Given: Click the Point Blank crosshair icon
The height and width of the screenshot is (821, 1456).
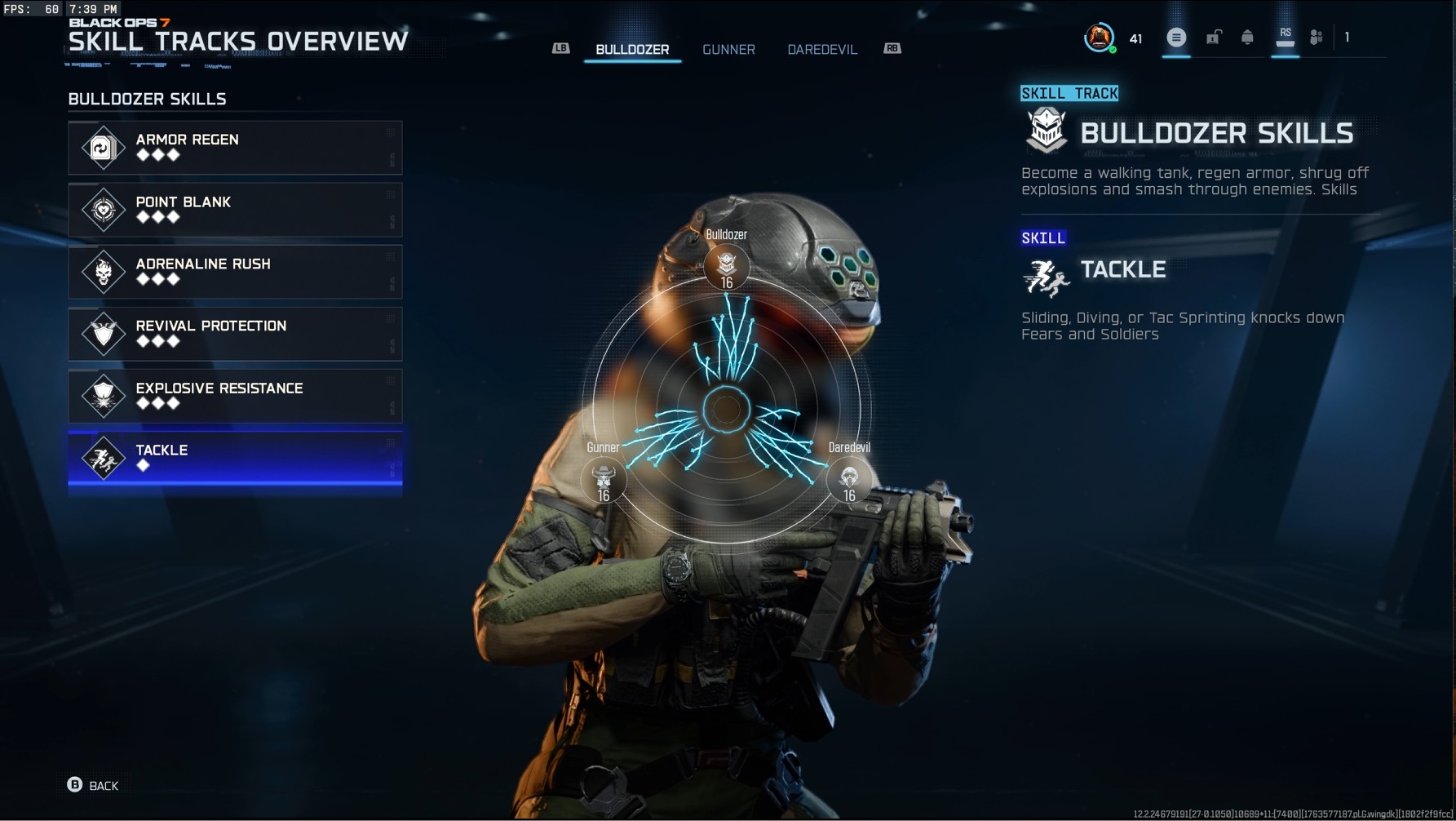Looking at the screenshot, I should [x=103, y=210].
